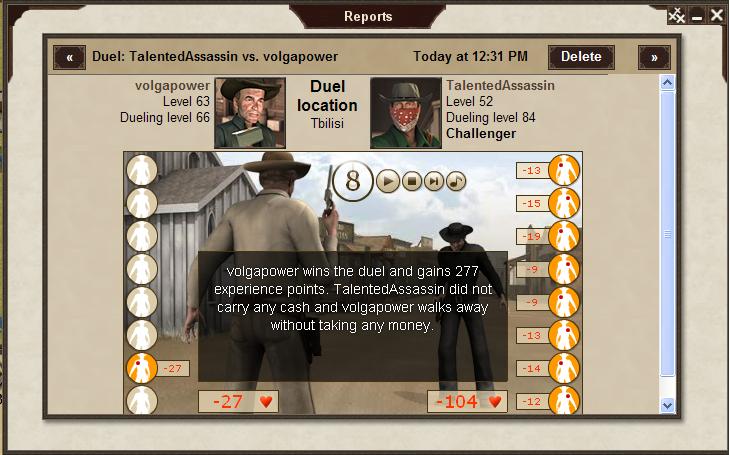The image size is (730, 455).
Task: Close the Reports window
Action: pos(716,15)
